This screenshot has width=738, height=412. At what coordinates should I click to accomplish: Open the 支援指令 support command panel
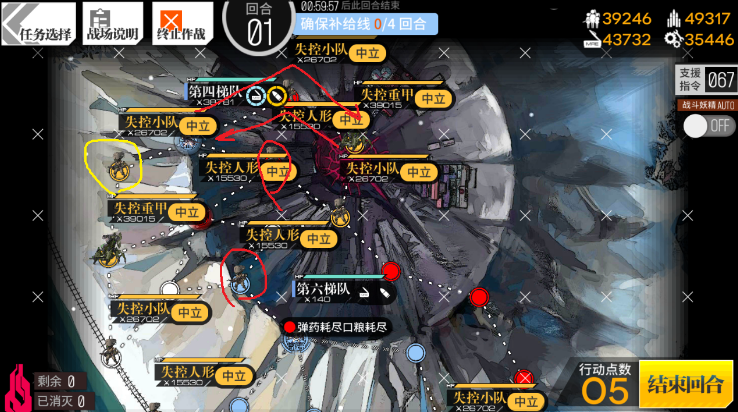[706, 80]
